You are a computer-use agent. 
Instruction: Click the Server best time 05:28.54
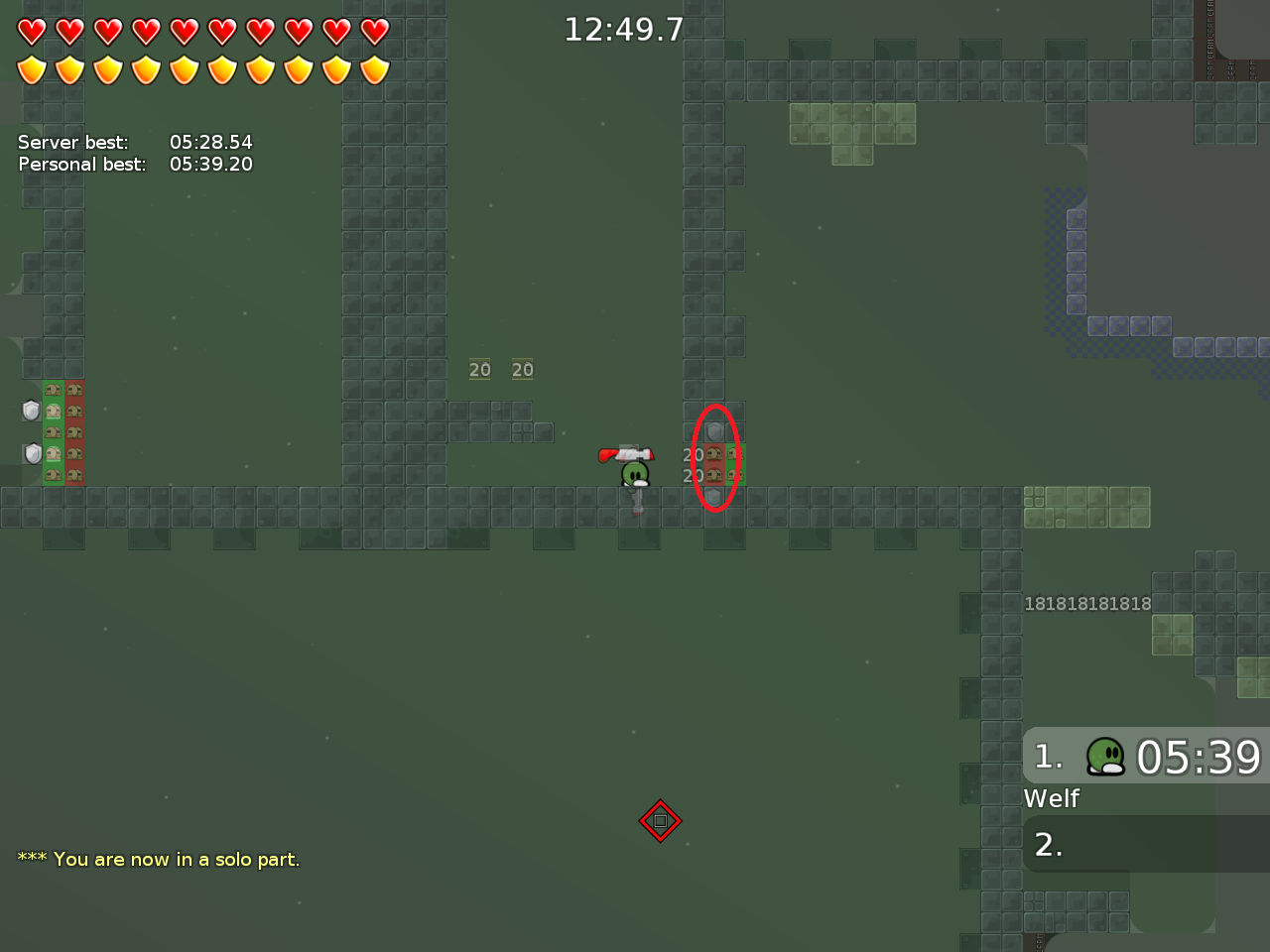point(212,142)
